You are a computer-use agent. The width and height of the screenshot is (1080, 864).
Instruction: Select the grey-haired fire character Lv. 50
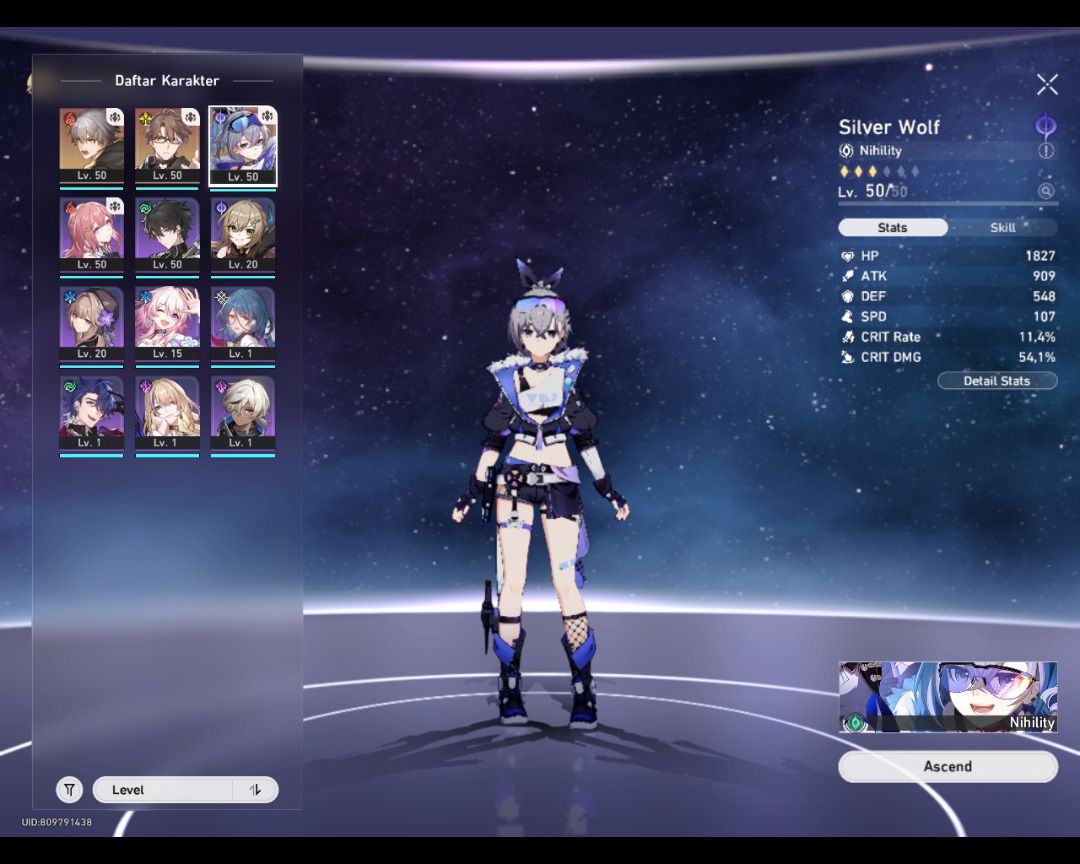(x=91, y=146)
